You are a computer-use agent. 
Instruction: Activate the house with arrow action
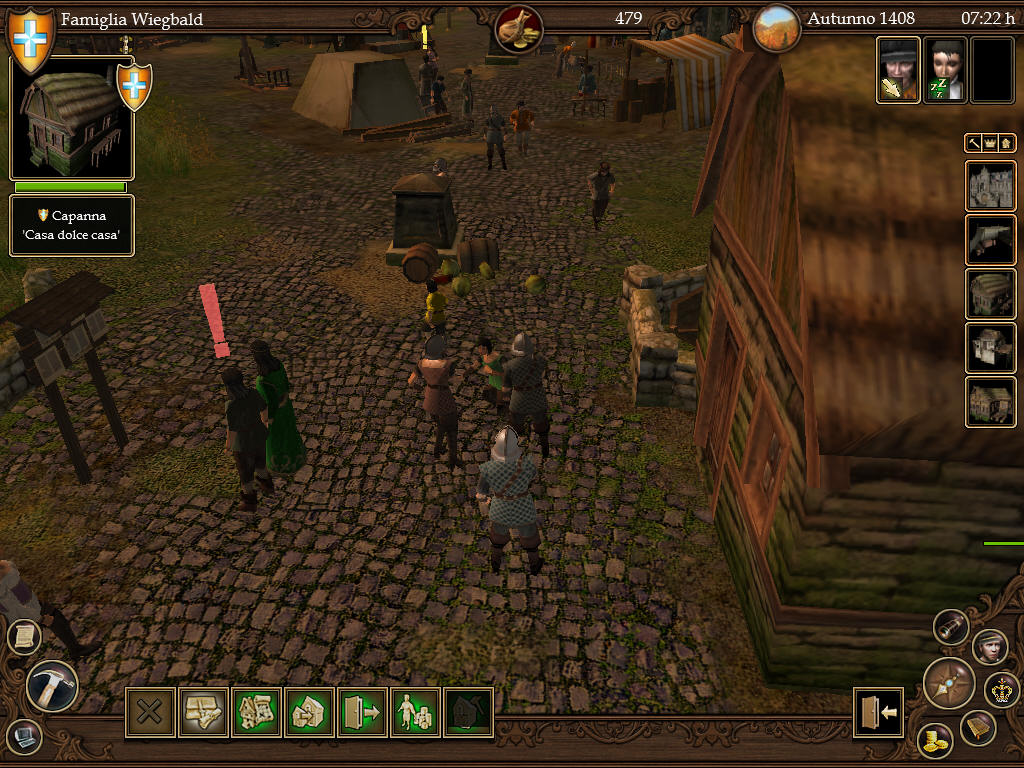(309, 713)
